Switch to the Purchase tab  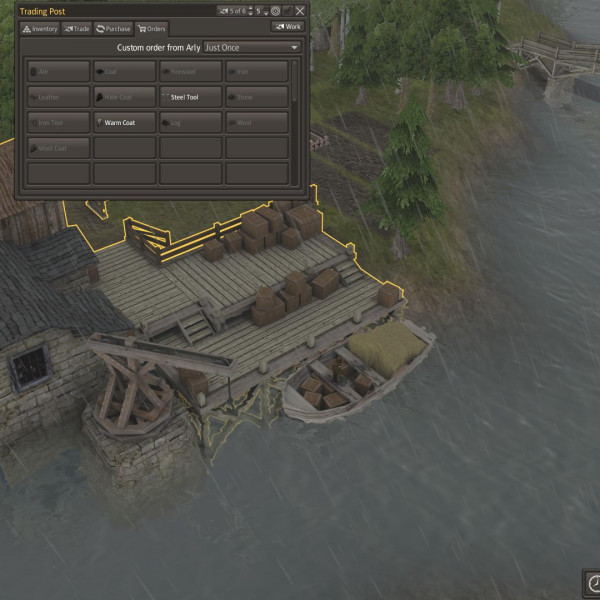(x=114, y=28)
